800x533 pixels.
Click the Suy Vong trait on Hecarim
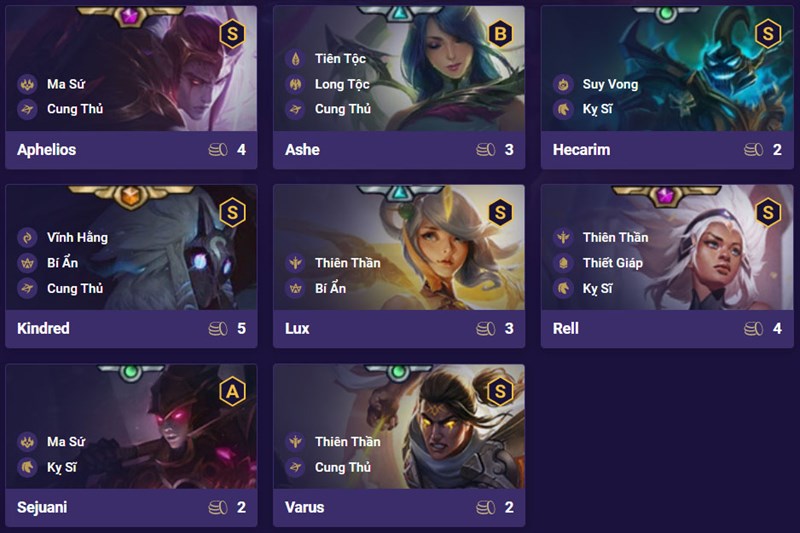point(609,84)
